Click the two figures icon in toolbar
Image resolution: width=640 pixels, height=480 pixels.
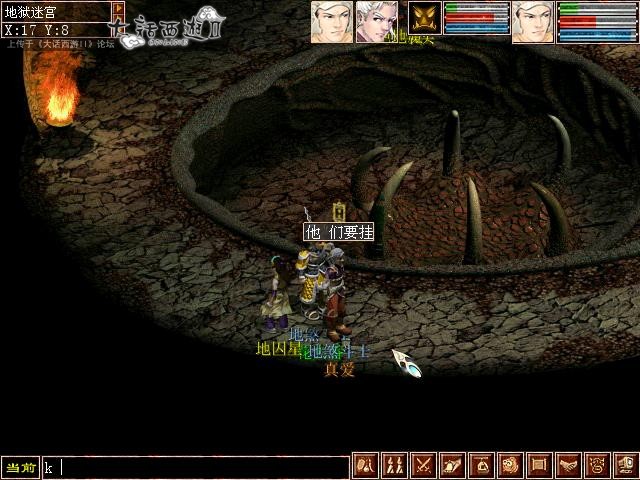tap(394, 466)
